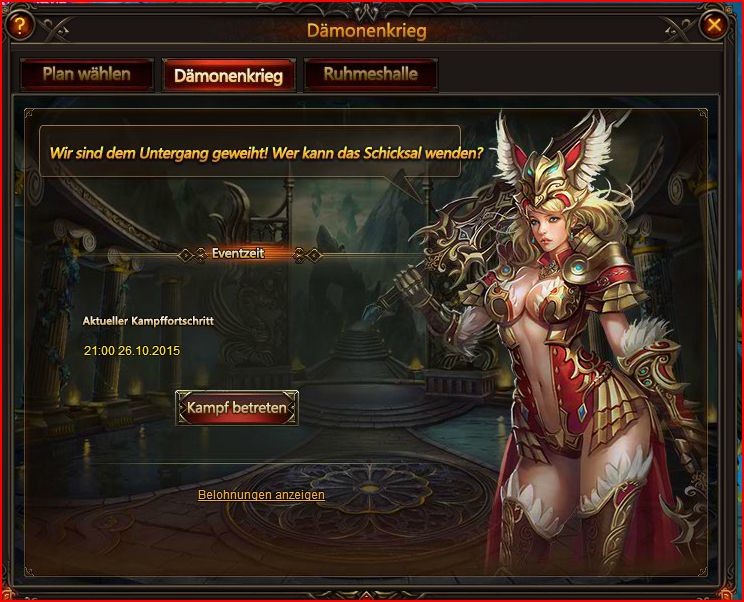Close the Dämonenkrieg window
Image resolution: width=744 pixels, height=602 pixels.
[x=714, y=24]
